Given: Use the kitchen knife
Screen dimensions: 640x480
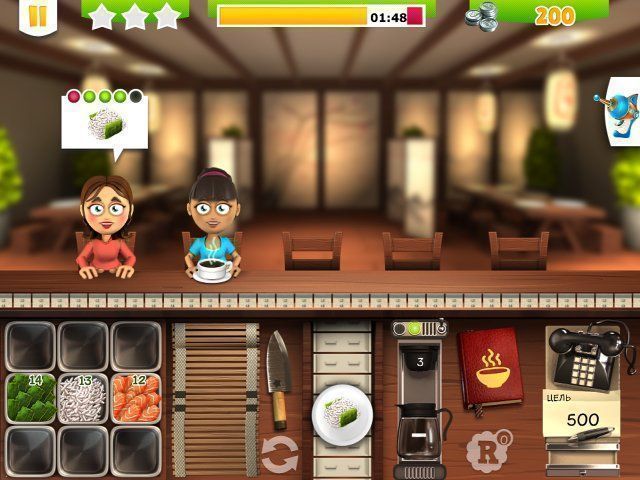Looking at the screenshot, I should (x=277, y=378).
